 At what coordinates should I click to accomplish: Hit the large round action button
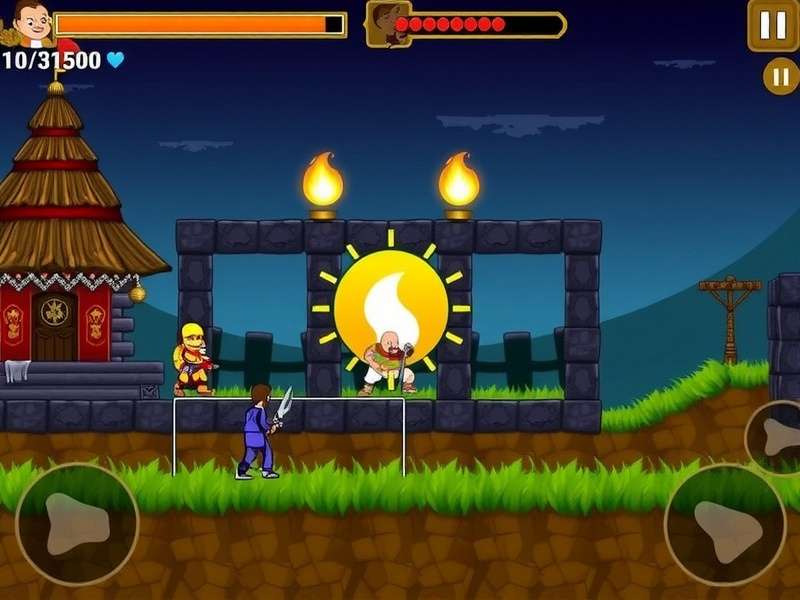coord(725,522)
